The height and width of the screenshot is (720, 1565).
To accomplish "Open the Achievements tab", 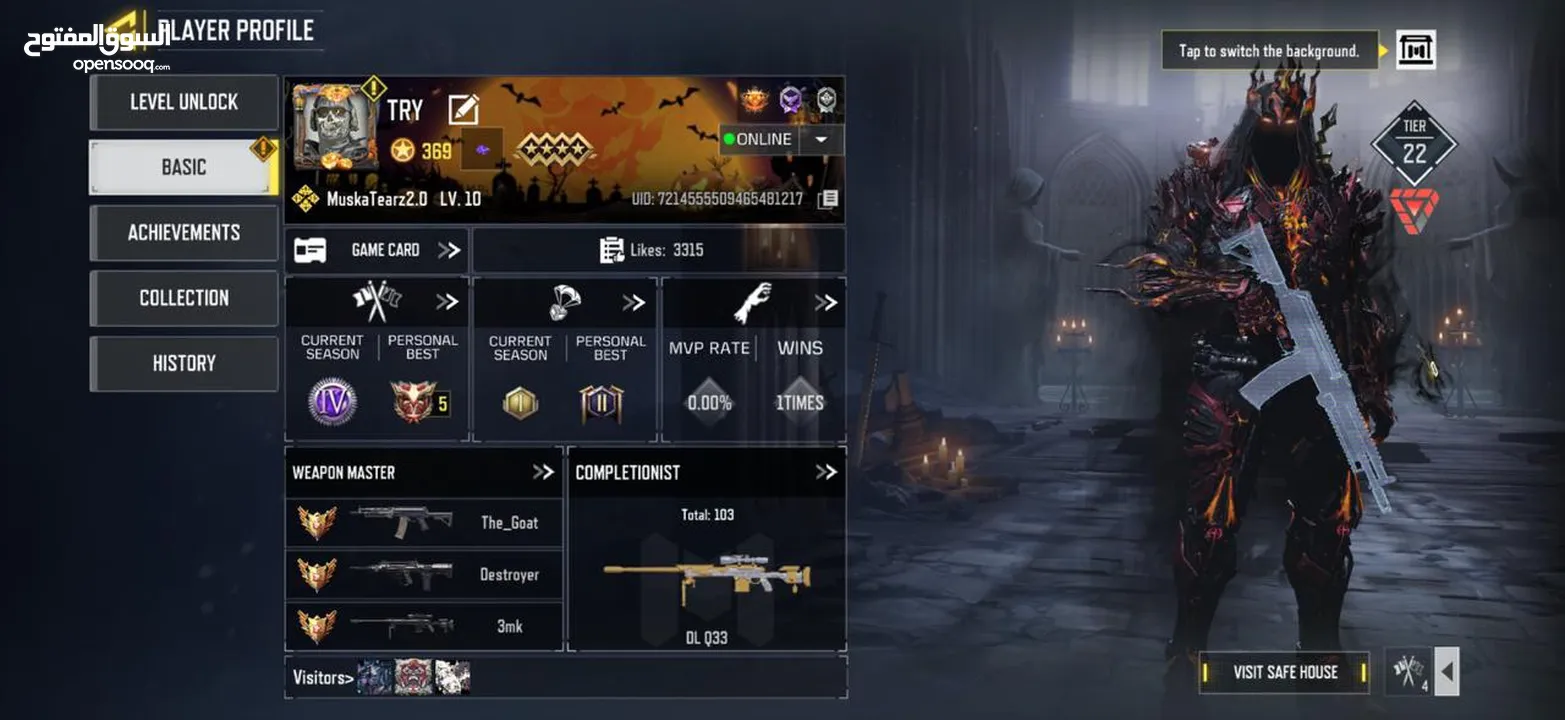I will click(x=184, y=233).
